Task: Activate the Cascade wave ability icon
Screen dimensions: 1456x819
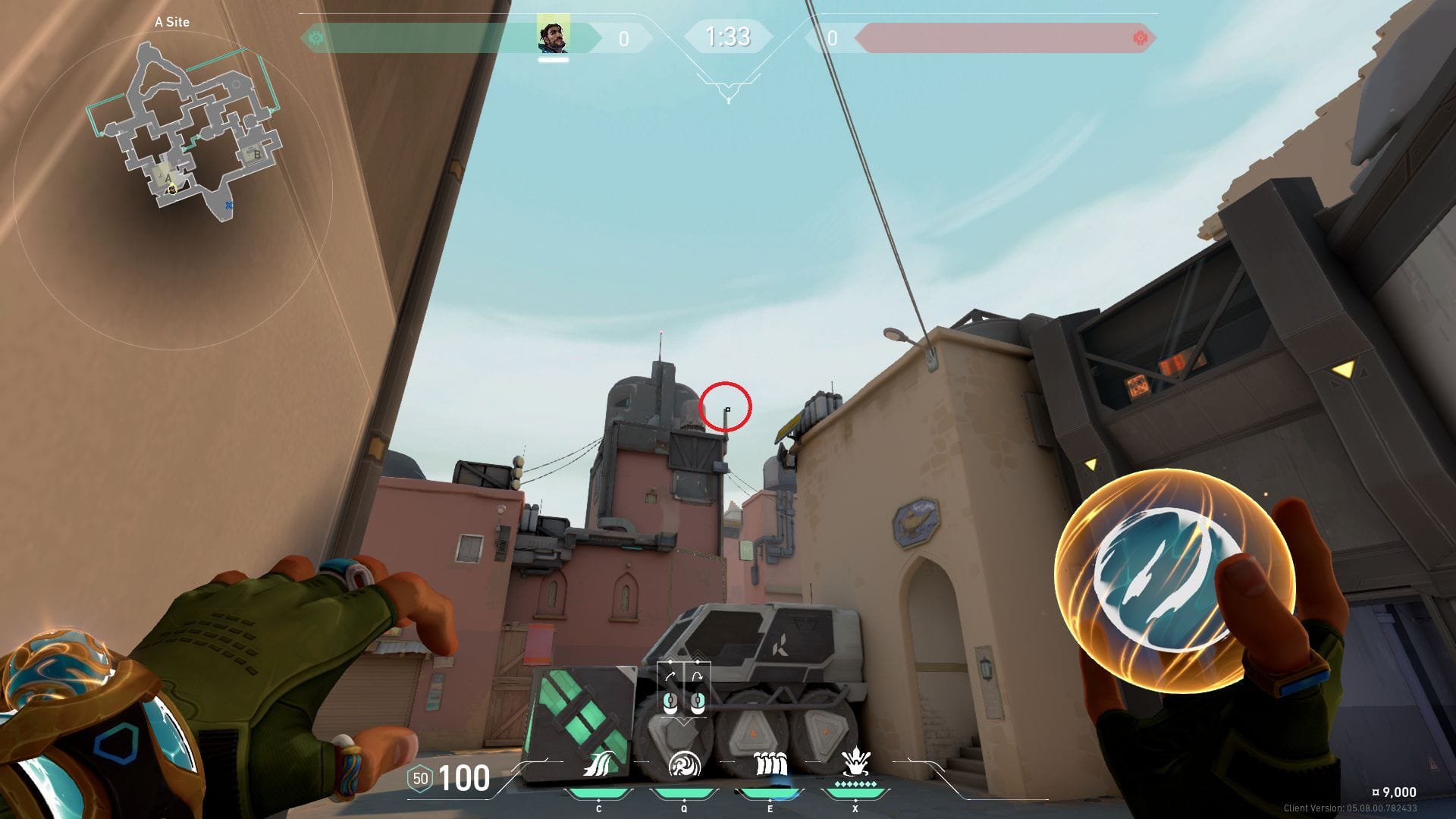Action: click(x=598, y=765)
